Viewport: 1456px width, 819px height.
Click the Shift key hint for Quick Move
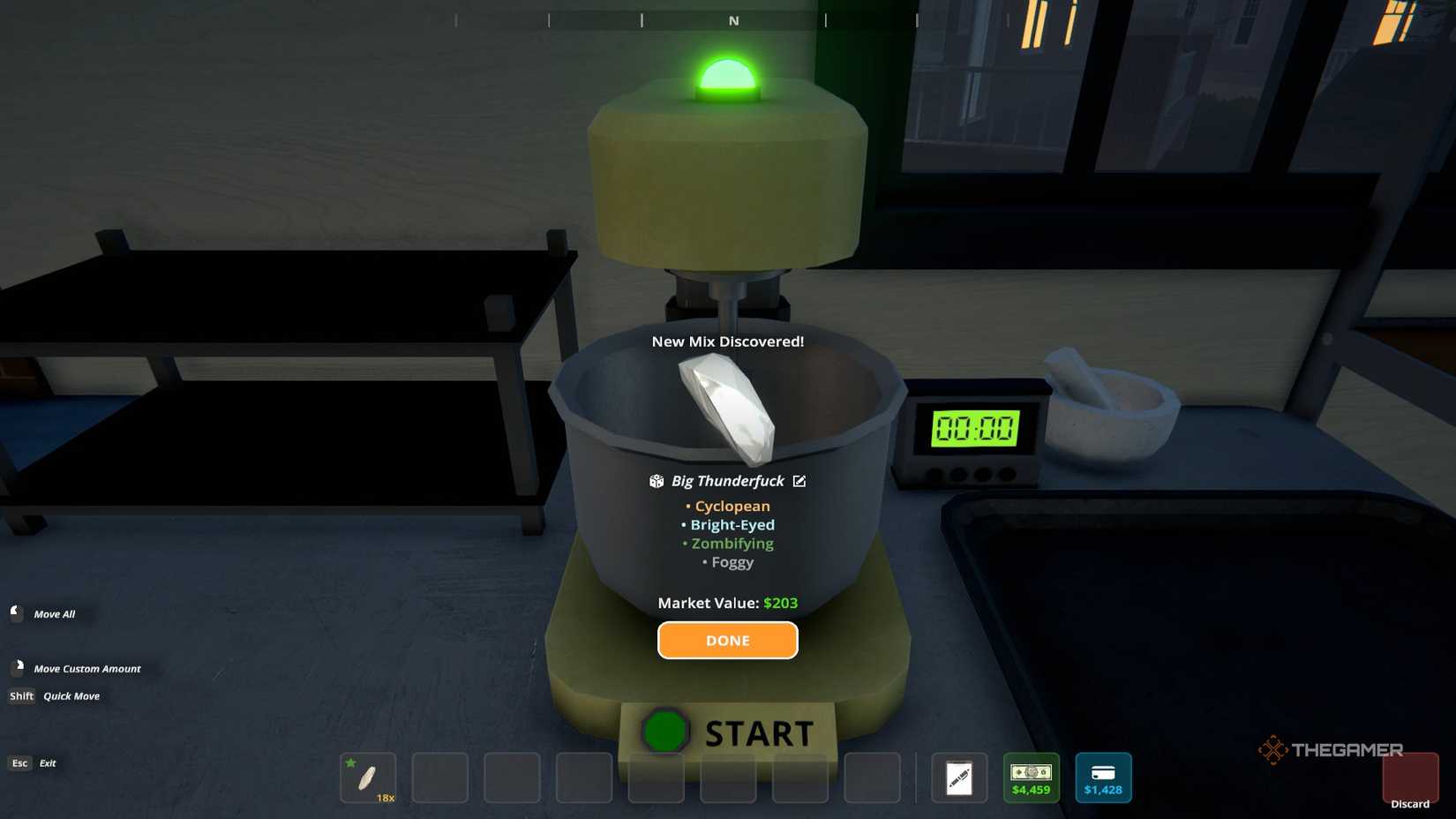(x=19, y=696)
